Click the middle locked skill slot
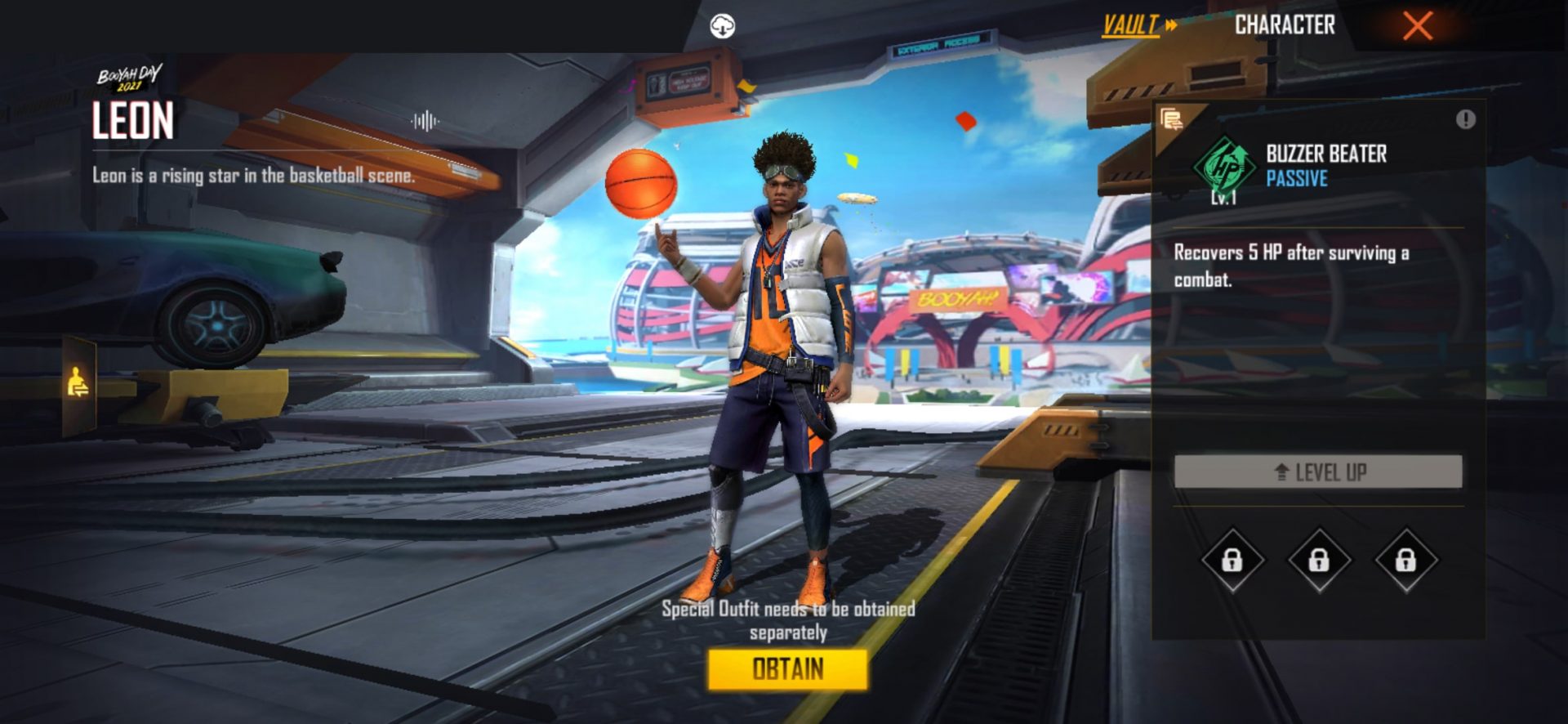Viewport: 1568px width, 724px height. click(1318, 562)
